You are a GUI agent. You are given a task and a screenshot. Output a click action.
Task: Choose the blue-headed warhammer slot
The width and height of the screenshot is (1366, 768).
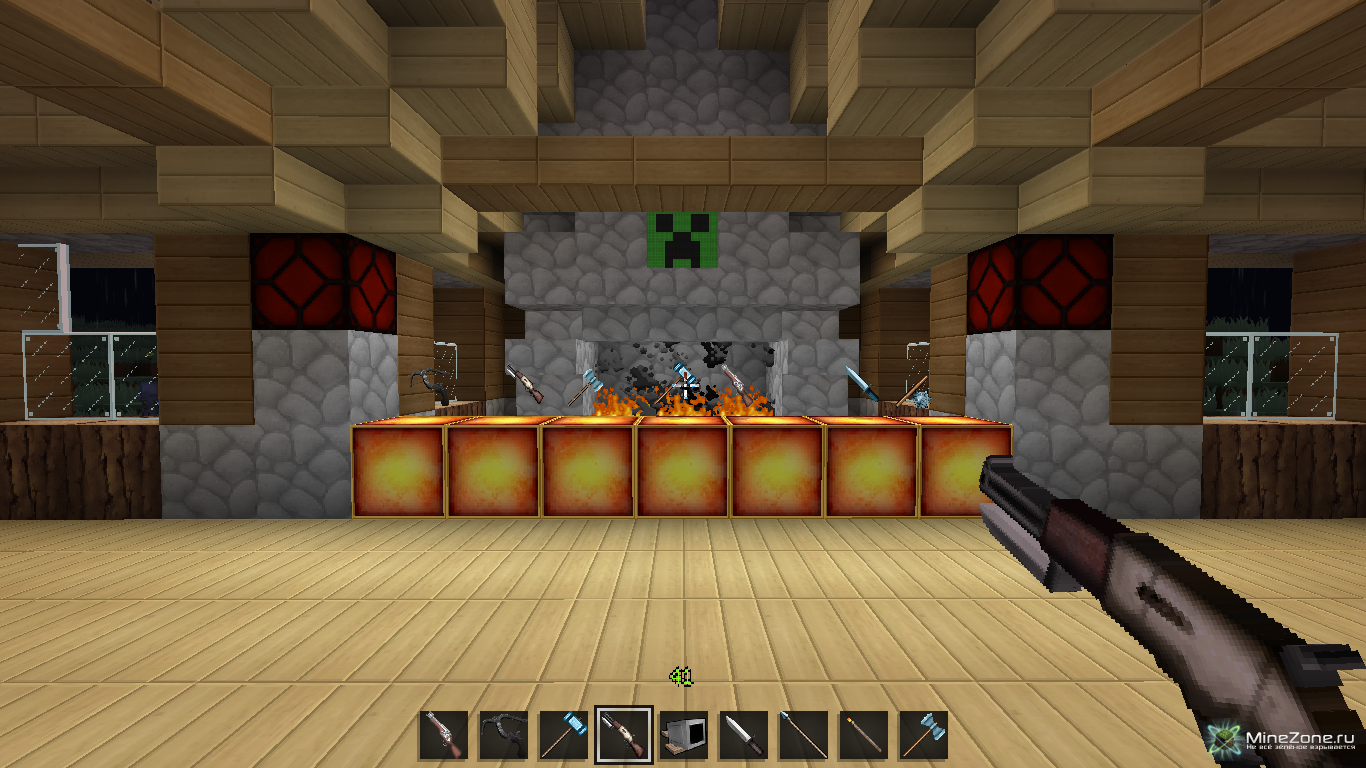click(563, 735)
